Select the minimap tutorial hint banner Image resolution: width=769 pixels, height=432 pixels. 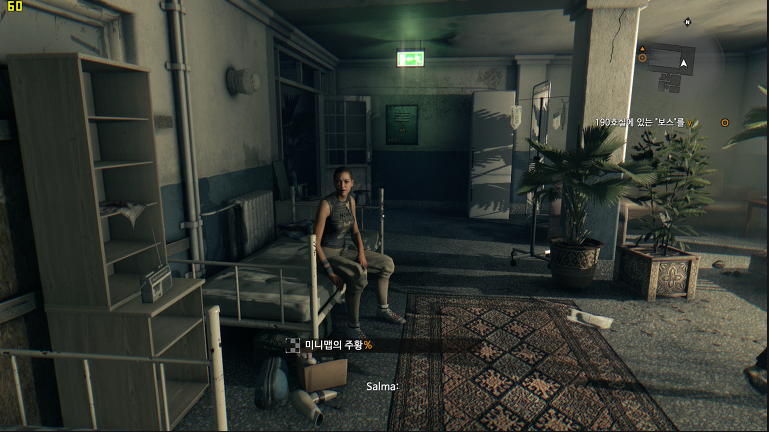[x=337, y=345]
